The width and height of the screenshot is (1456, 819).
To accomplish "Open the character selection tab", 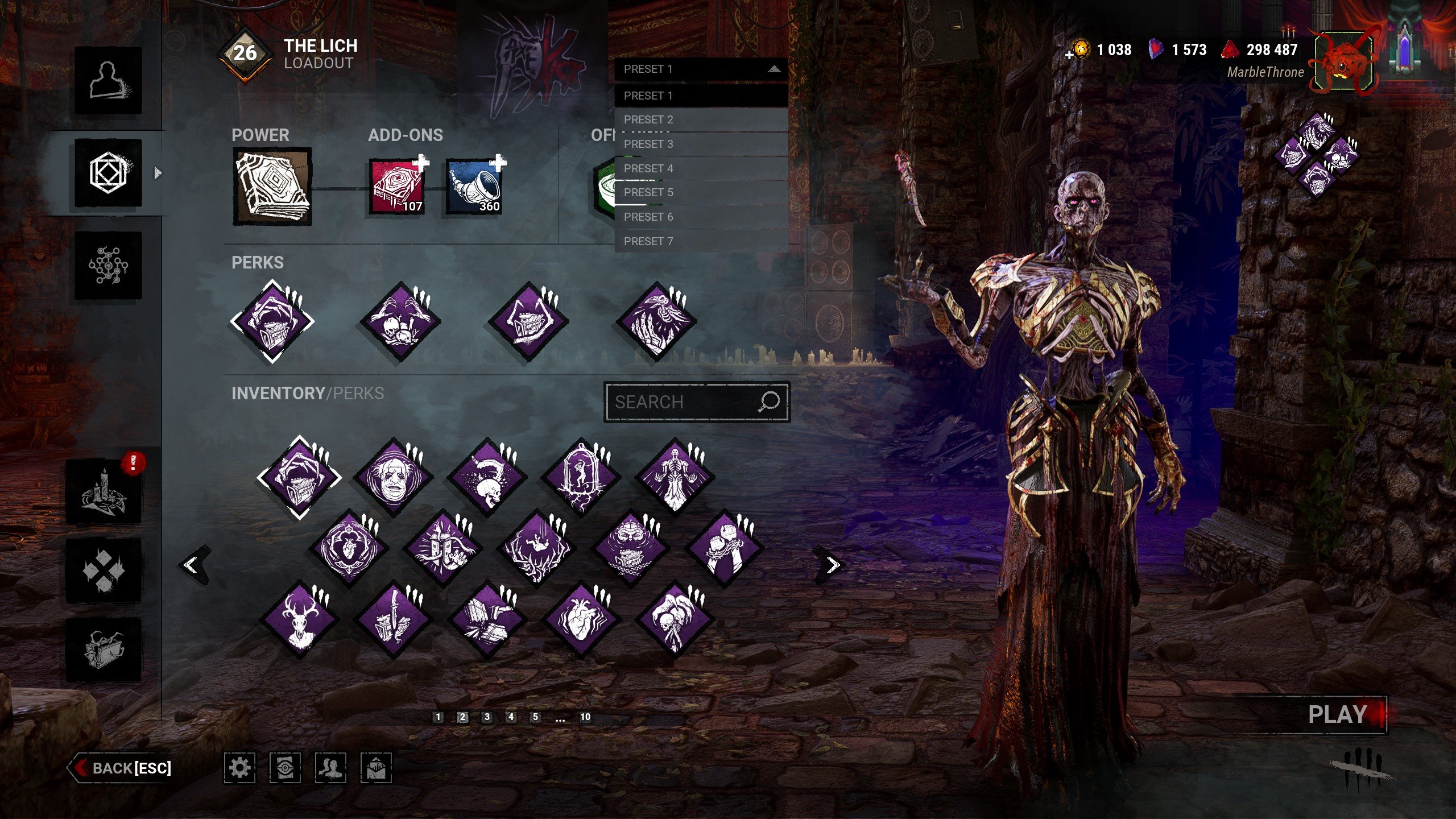I will (108, 80).
